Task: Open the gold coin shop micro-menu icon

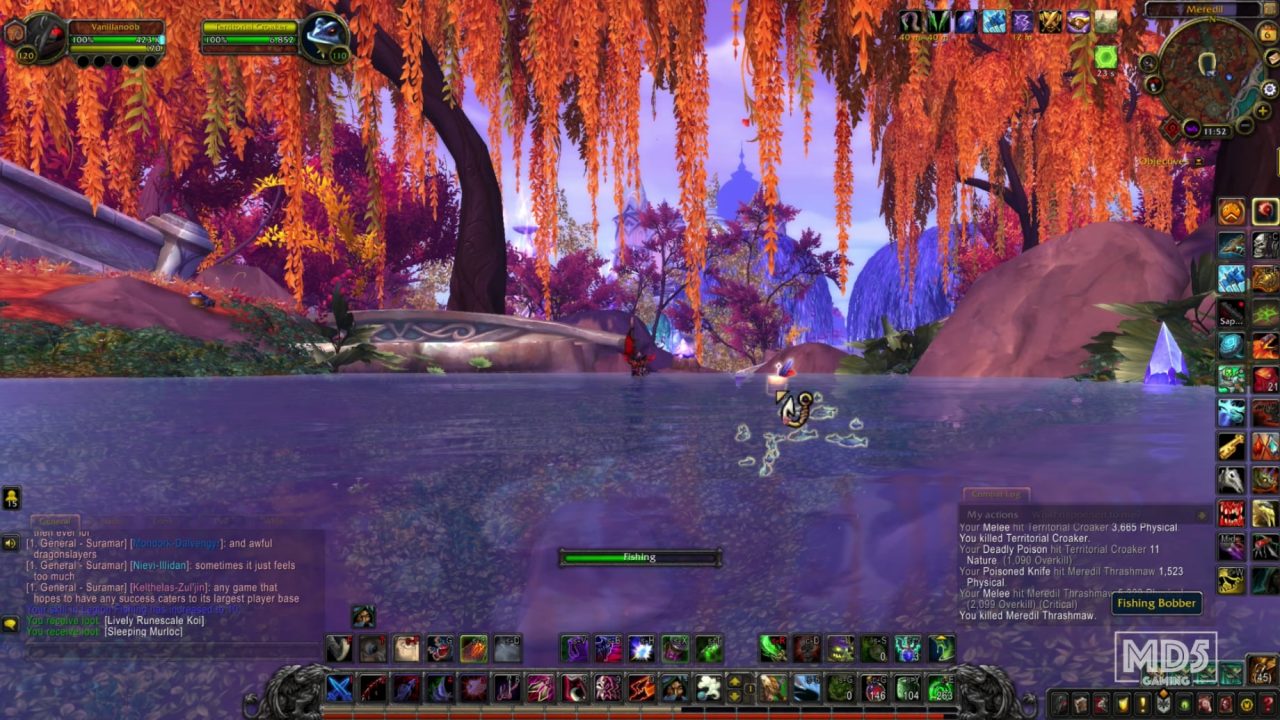Action: click(x=1245, y=703)
